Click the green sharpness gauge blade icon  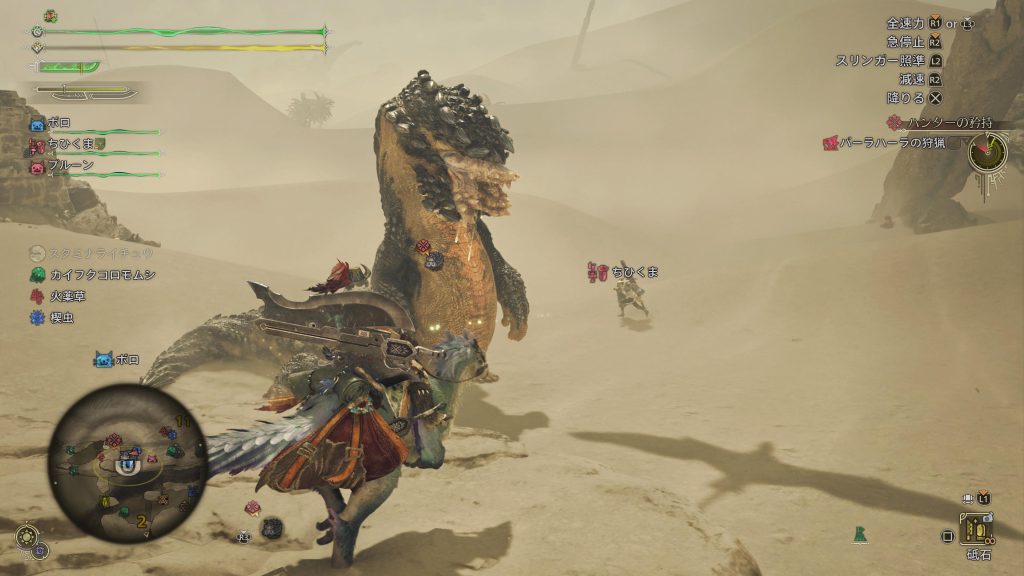tap(70, 67)
